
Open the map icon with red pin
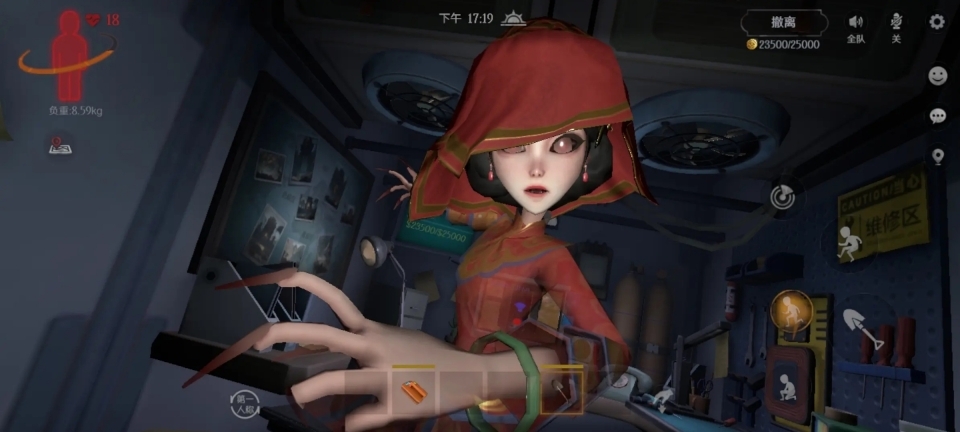pos(59,147)
